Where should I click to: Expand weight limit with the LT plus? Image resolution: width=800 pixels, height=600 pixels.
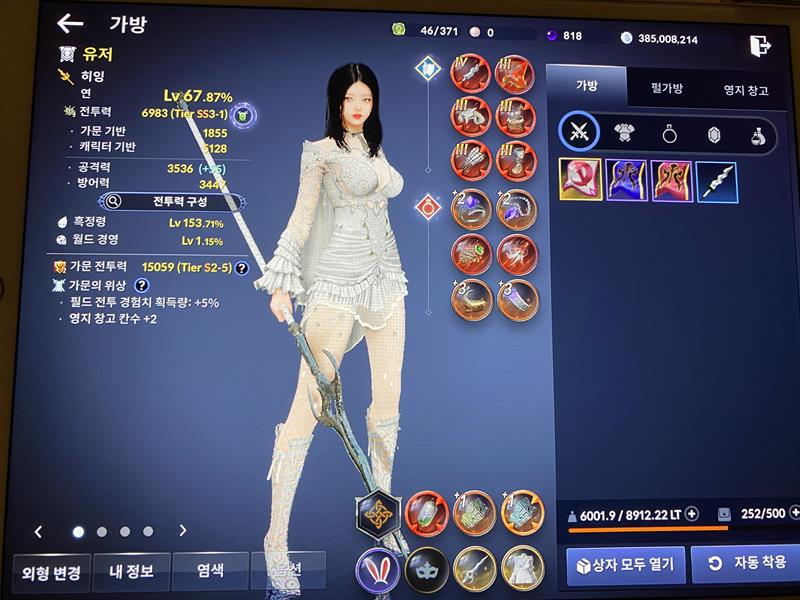tap(691, 514)
